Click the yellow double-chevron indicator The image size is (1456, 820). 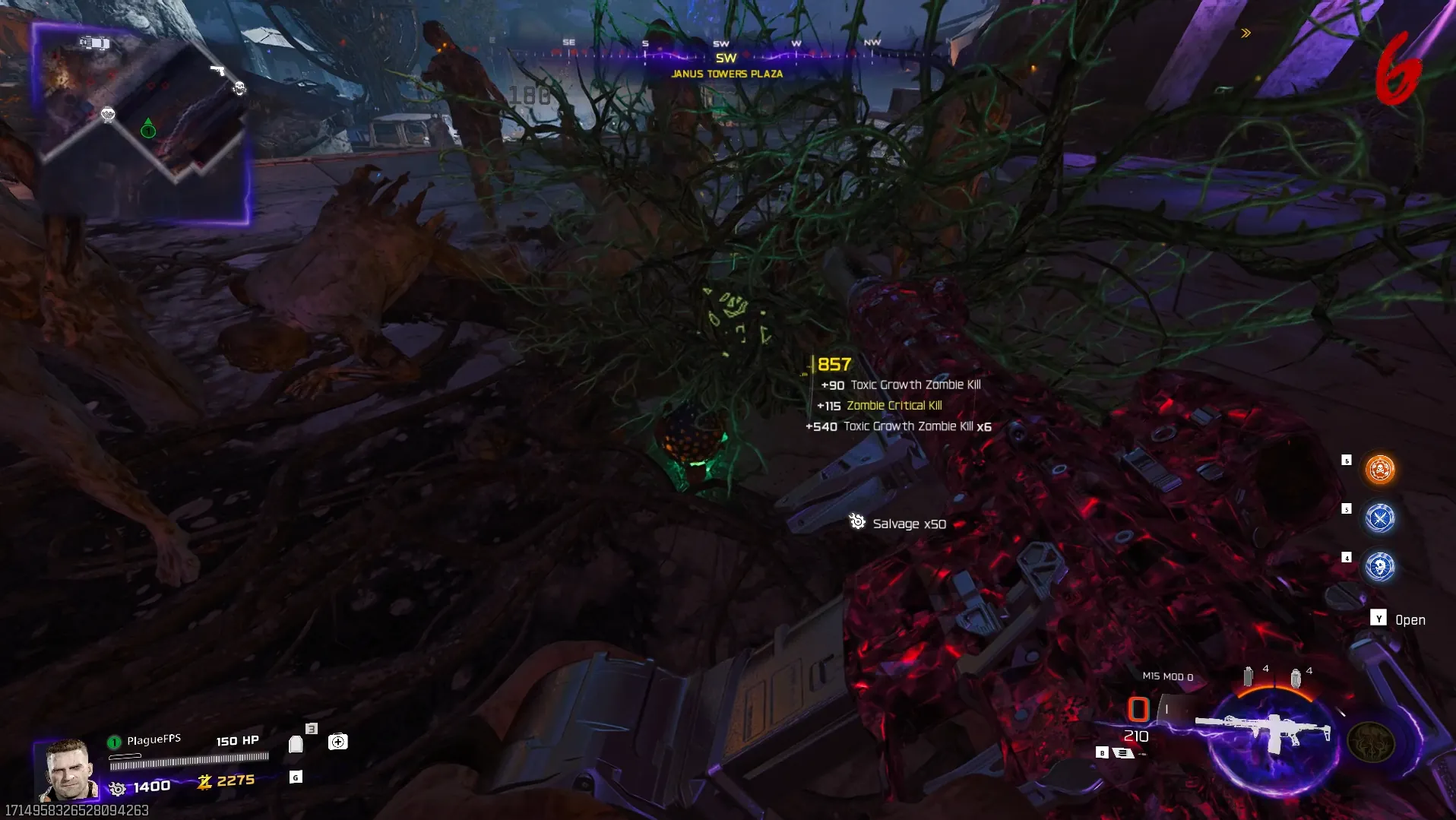point(1246,33)
